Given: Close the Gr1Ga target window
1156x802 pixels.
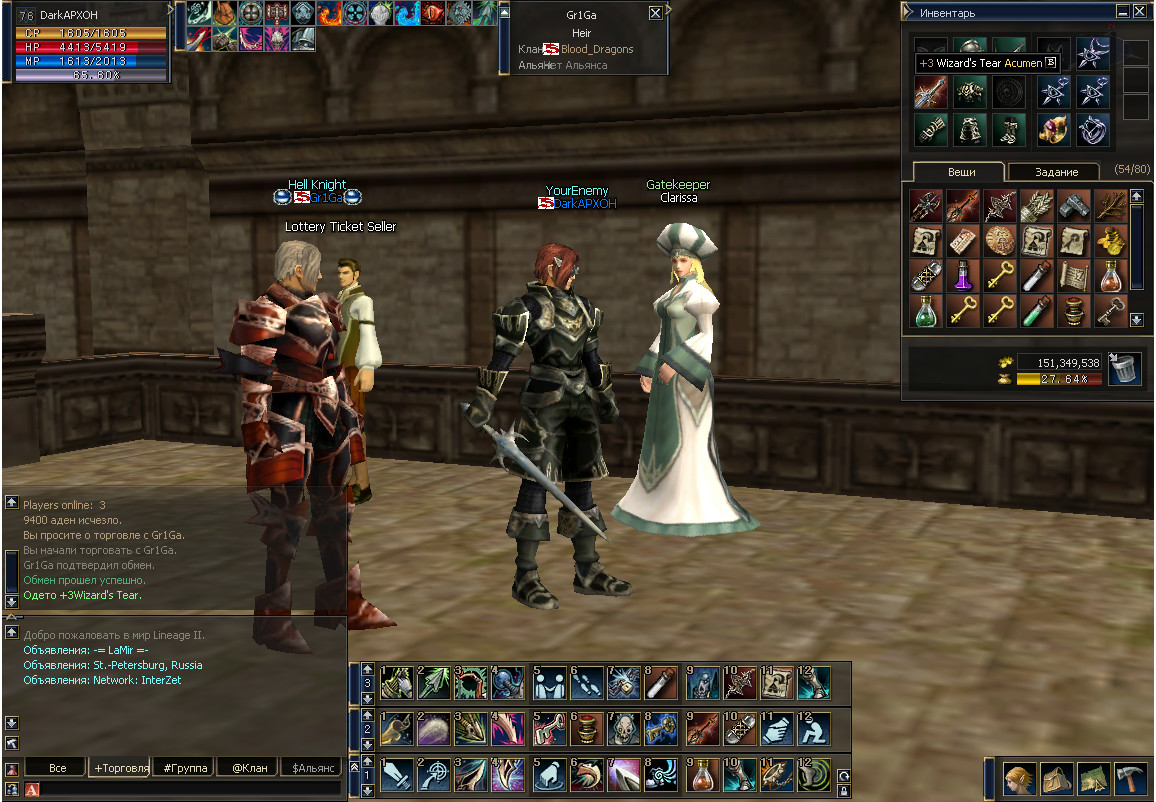Looking at the screenshot, I should pyautogui.click(x=655, y=13).
